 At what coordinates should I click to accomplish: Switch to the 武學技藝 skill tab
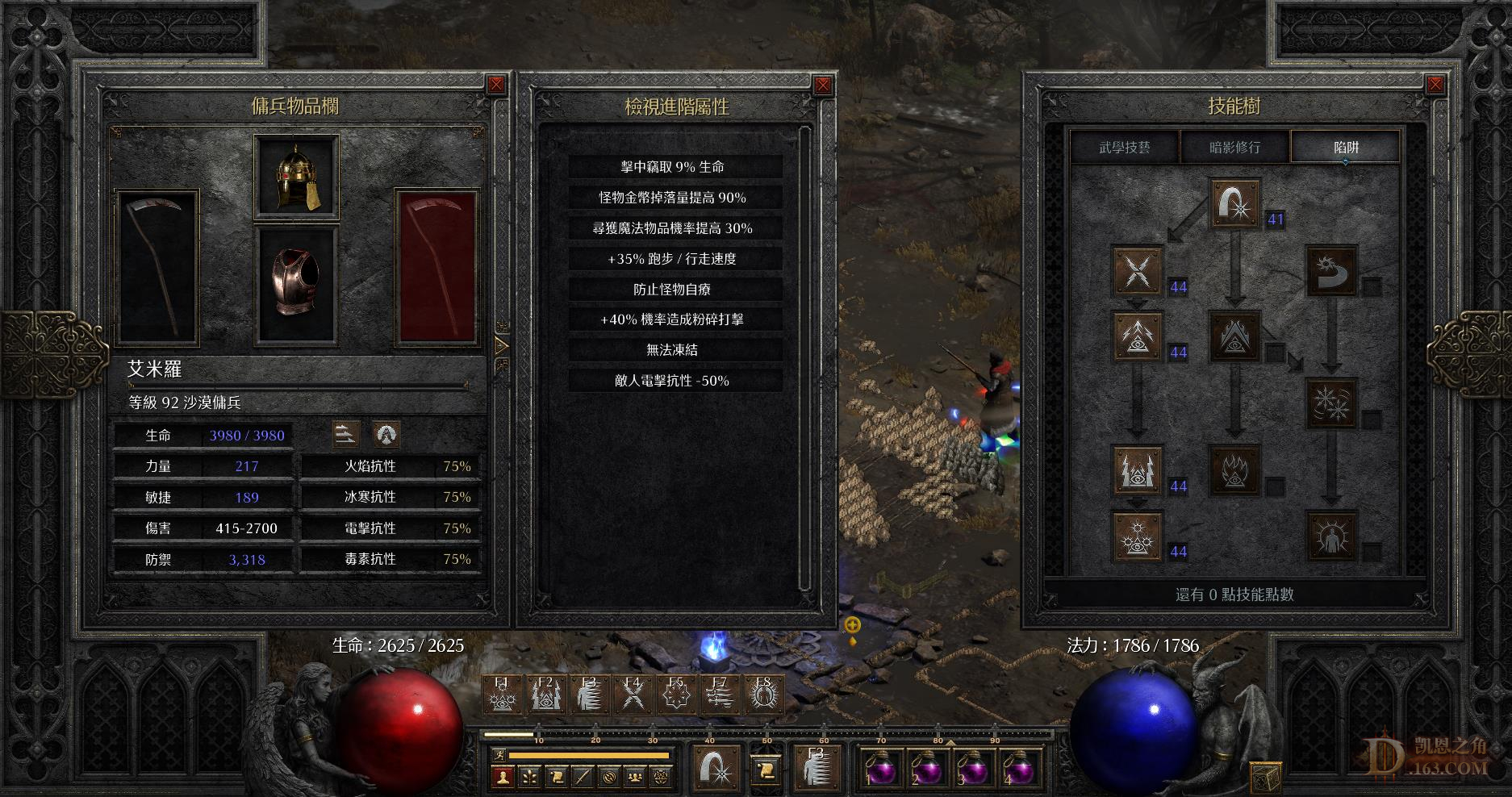1125,148
